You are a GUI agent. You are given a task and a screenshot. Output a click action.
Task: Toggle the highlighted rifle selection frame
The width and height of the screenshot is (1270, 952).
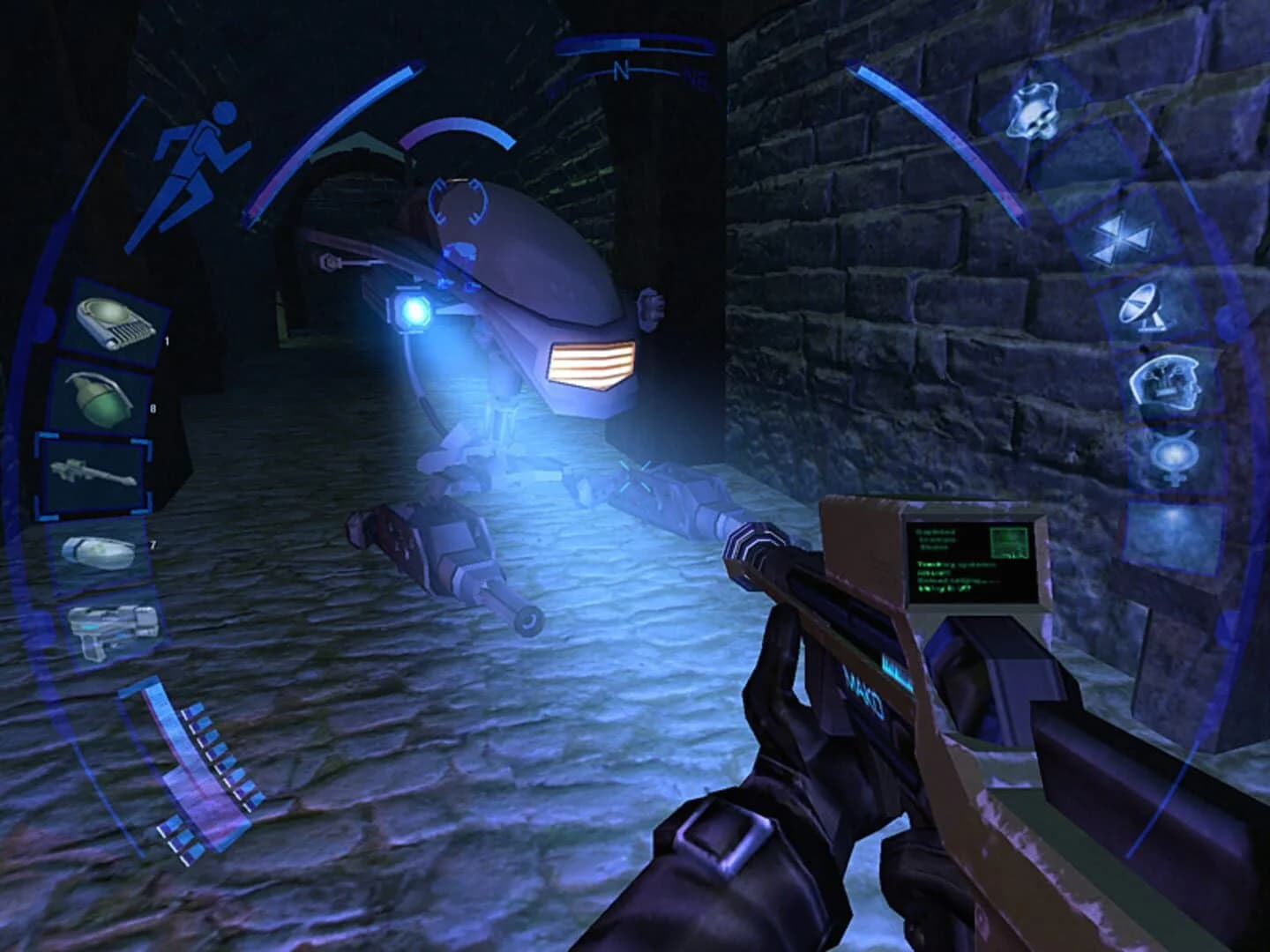(x=92, y=473)
